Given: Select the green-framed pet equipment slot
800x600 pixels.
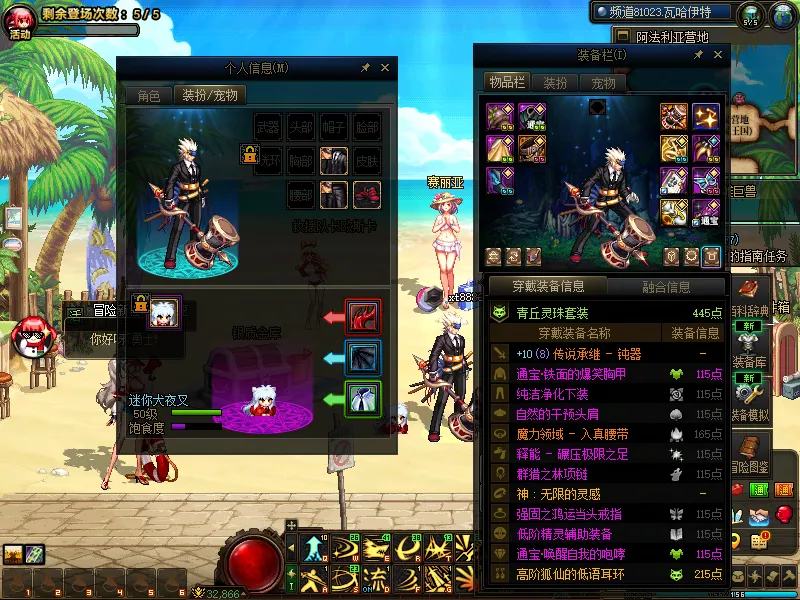Looking at the screenshot, I should coord(360,399).
